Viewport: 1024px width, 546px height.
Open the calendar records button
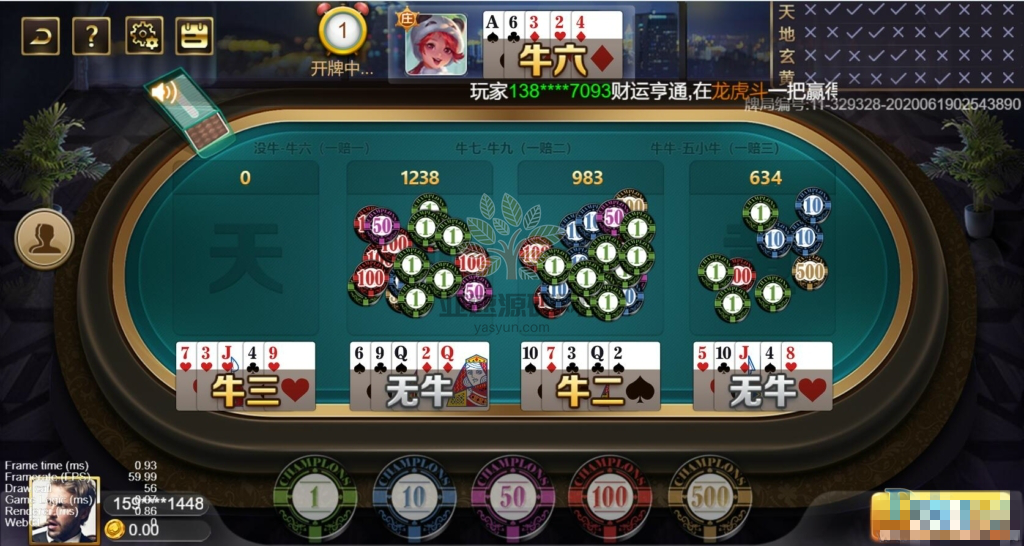tap(194, 37)
